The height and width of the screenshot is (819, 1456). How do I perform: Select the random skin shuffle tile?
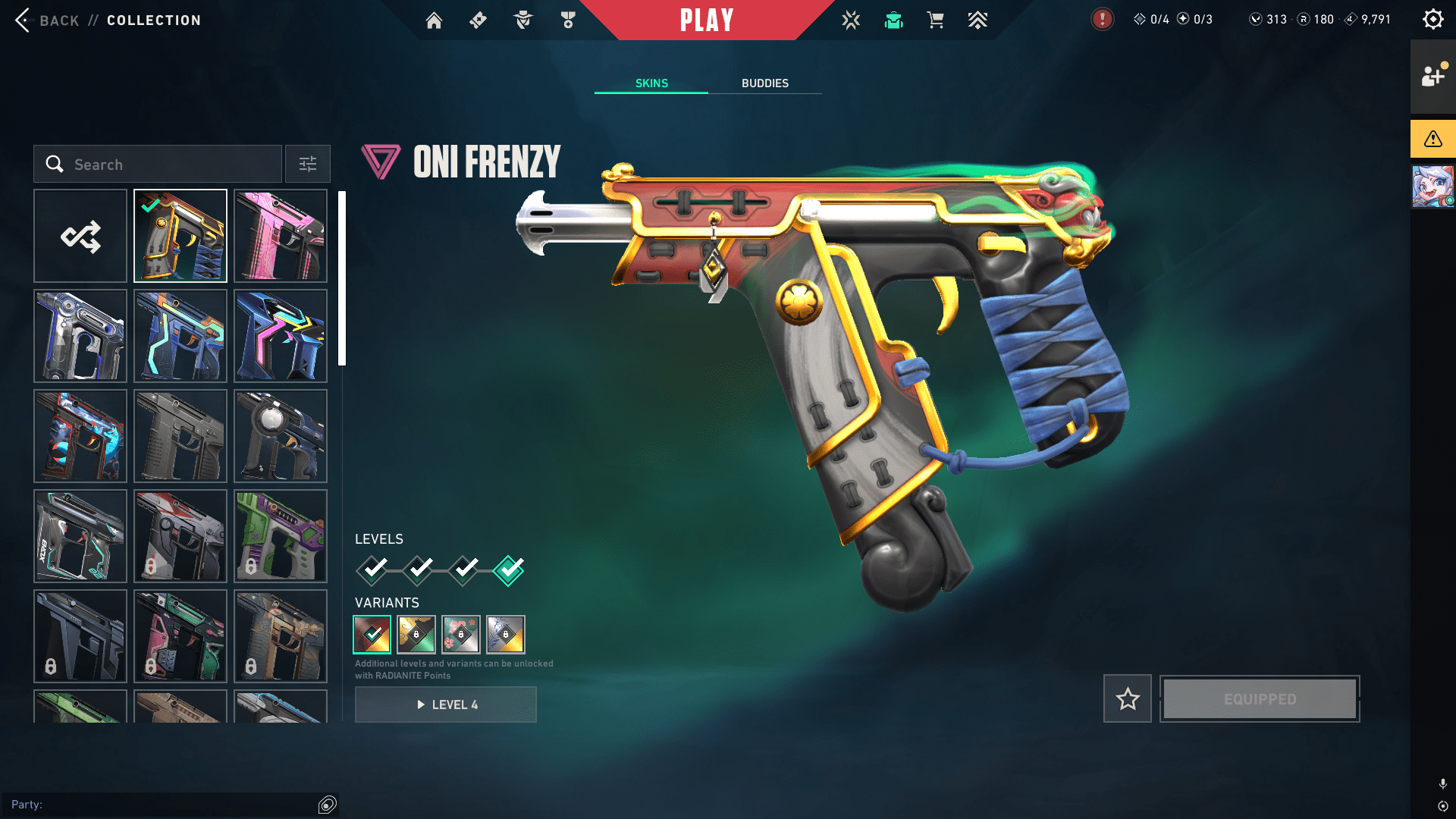click(80, 237)
